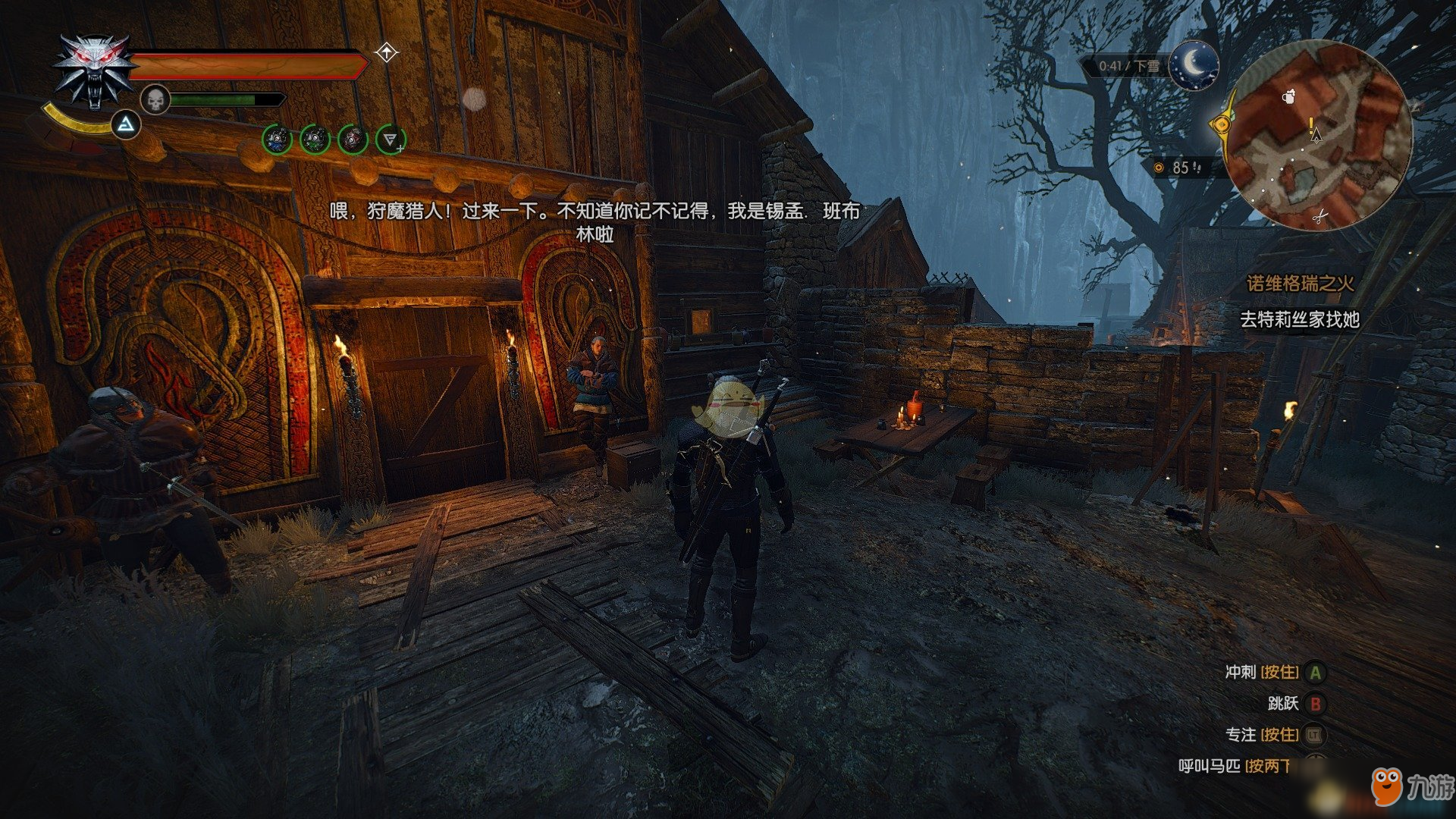
Task: Click the crescent moon weather icon
Action: click(1194, 65)
